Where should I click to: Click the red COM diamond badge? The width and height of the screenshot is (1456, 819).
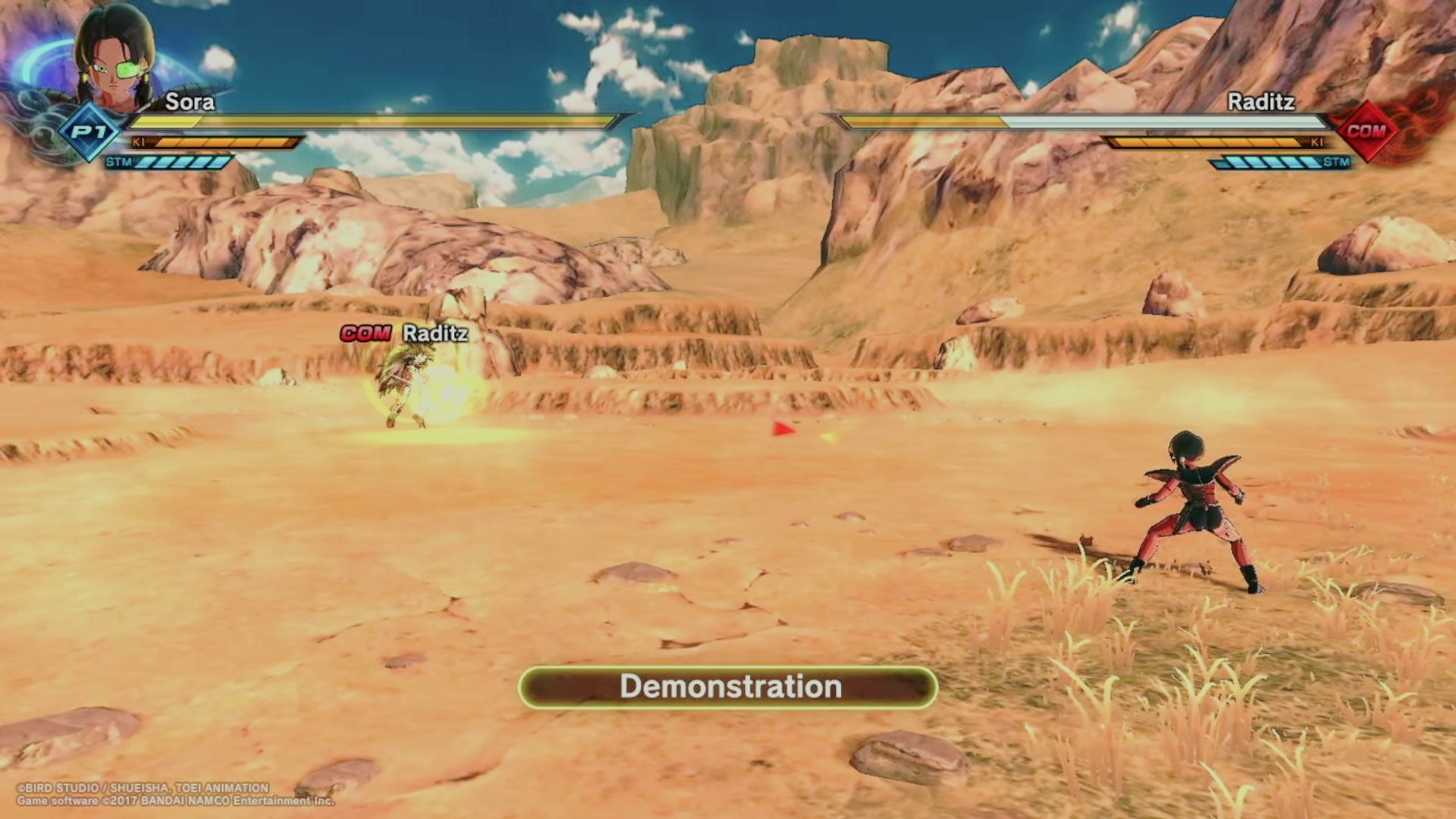point(1366,131)
